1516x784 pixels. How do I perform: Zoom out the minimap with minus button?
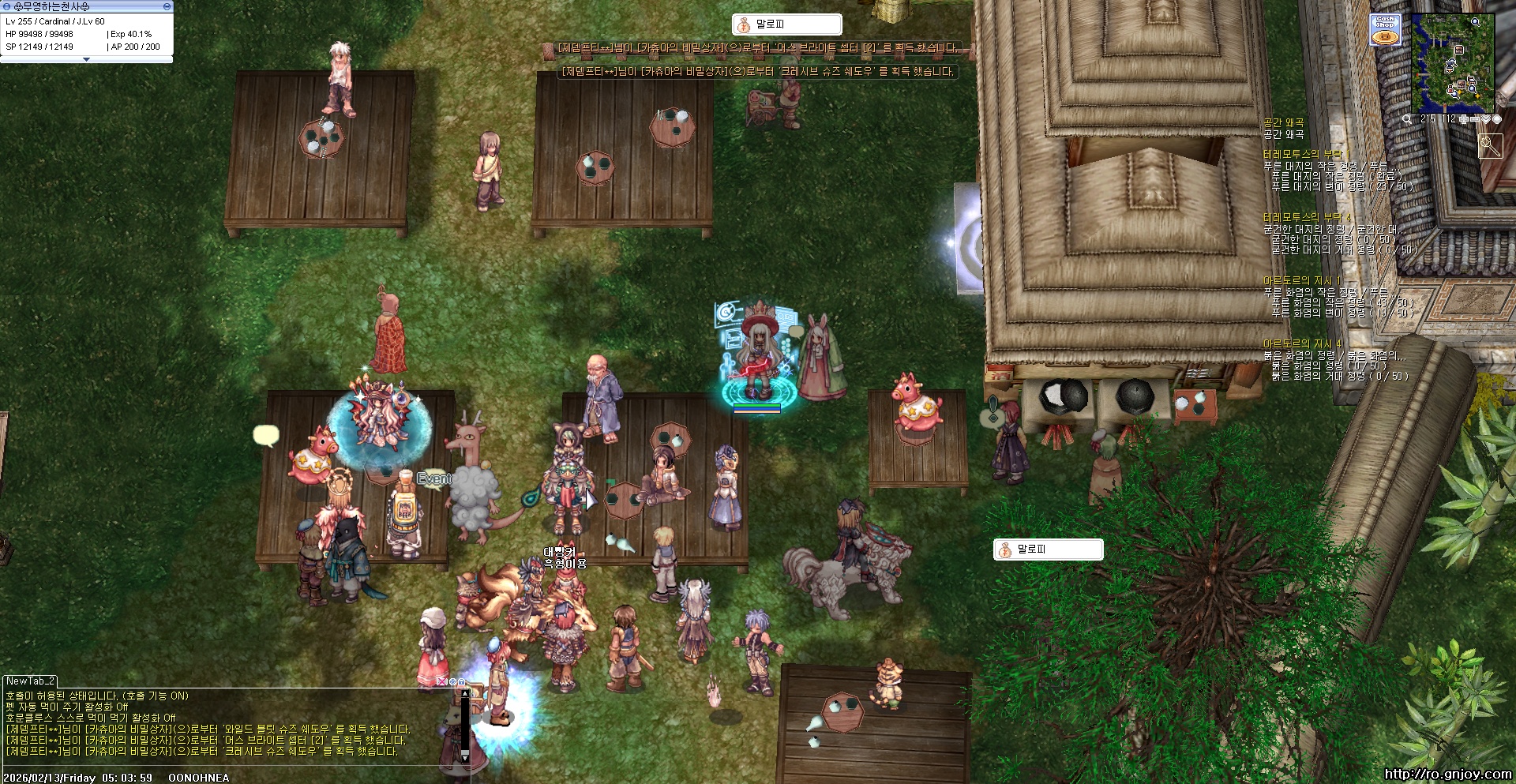pos(1474,119)
